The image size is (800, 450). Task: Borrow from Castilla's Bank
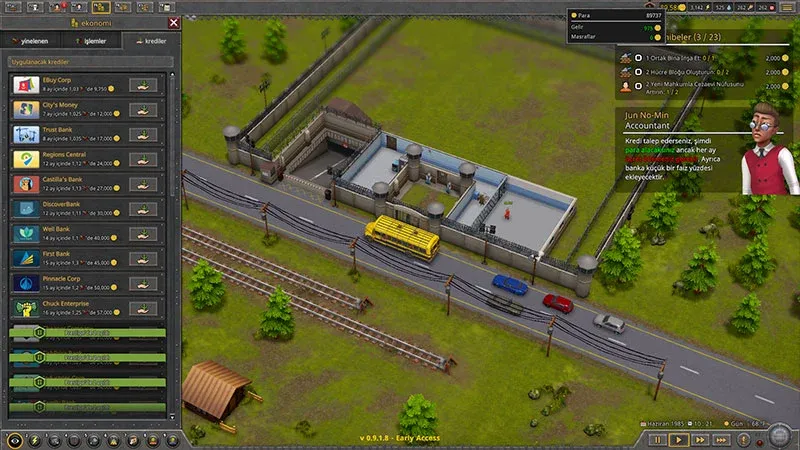pos(144,184)
